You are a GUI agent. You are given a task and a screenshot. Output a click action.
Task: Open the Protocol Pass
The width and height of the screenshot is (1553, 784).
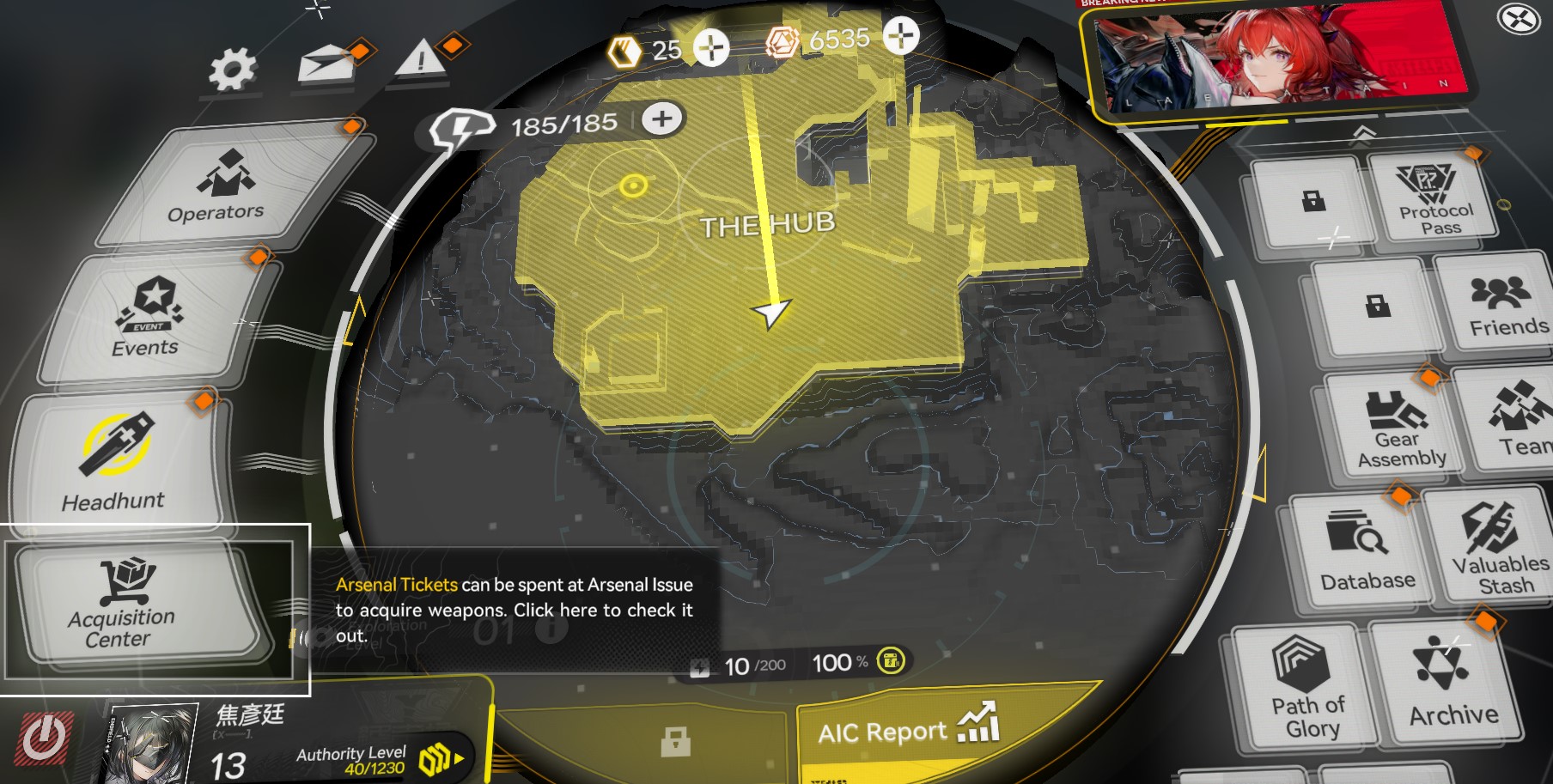pyautogui.click(x=1434, y=199)
